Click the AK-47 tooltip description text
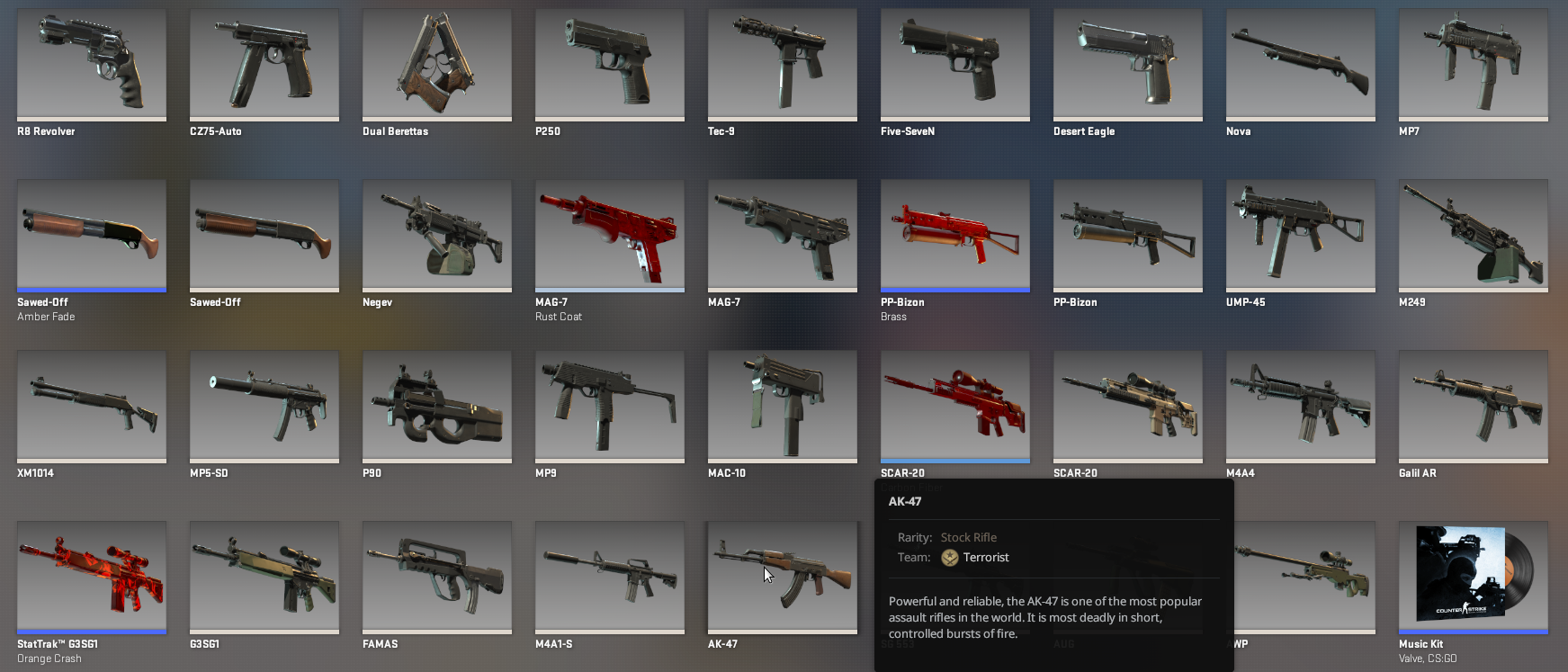The height and width of the screenshot is (672, 1568). tap(1044, 617)
